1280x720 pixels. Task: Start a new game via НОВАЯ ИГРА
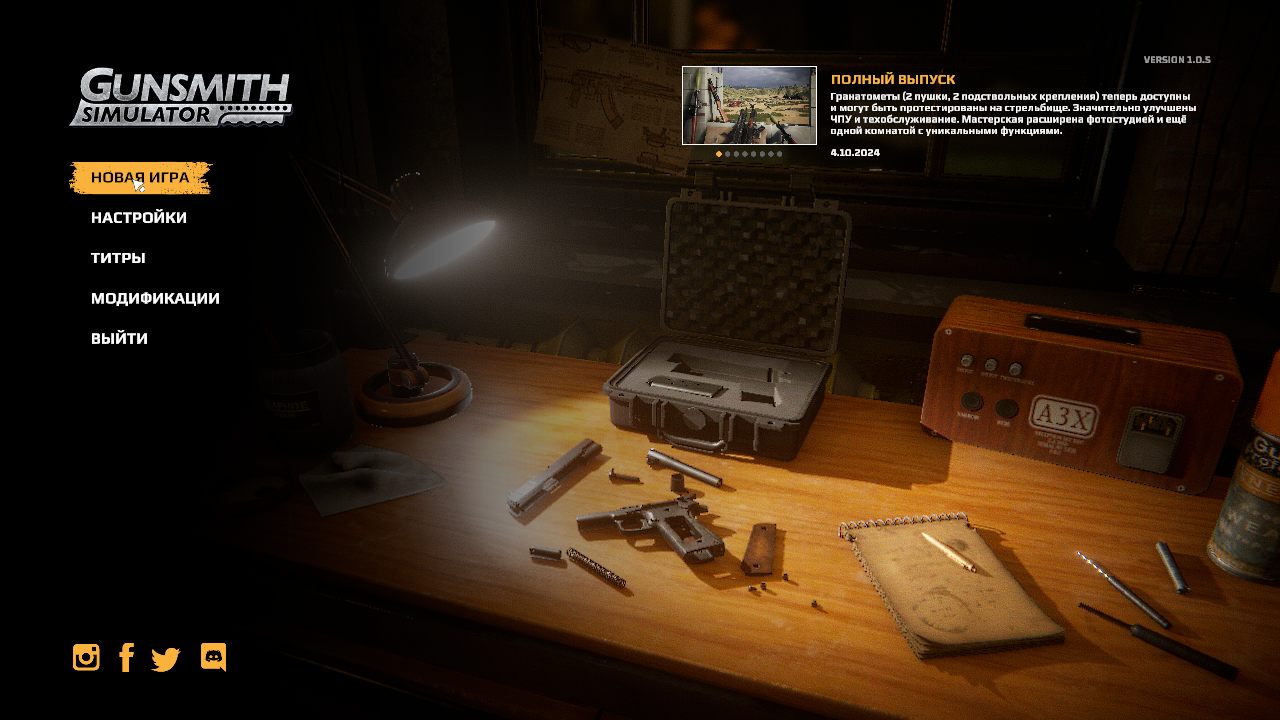(140, 178)
